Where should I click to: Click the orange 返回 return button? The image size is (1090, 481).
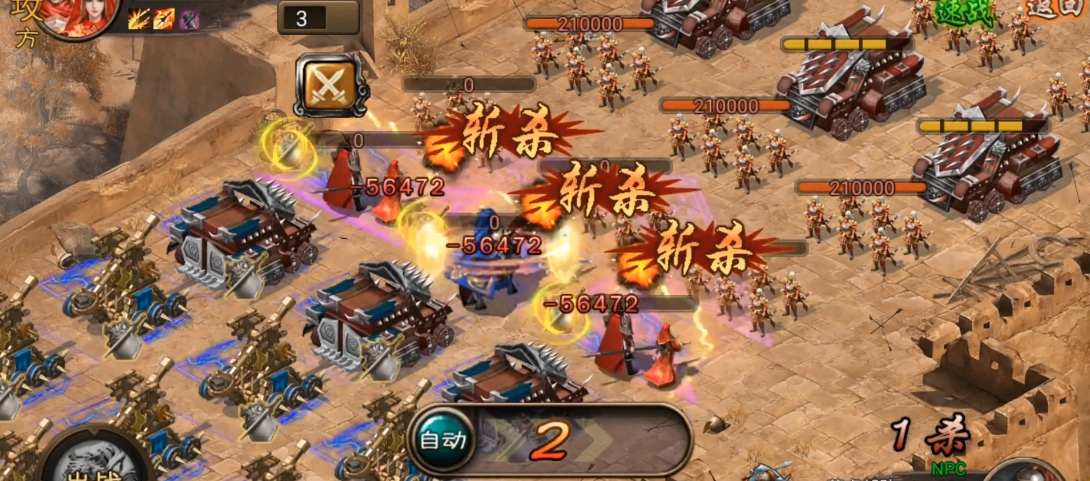[1056, 7]
